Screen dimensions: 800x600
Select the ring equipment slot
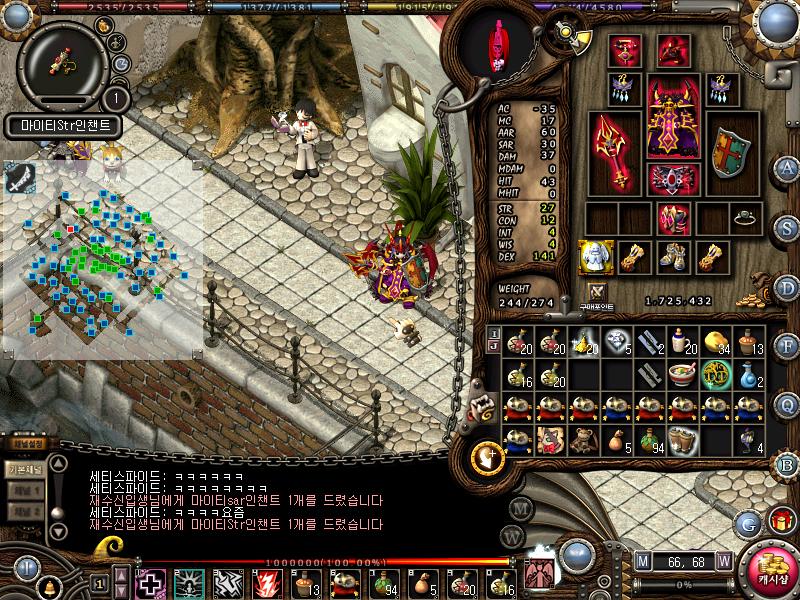tap(745, 216)
